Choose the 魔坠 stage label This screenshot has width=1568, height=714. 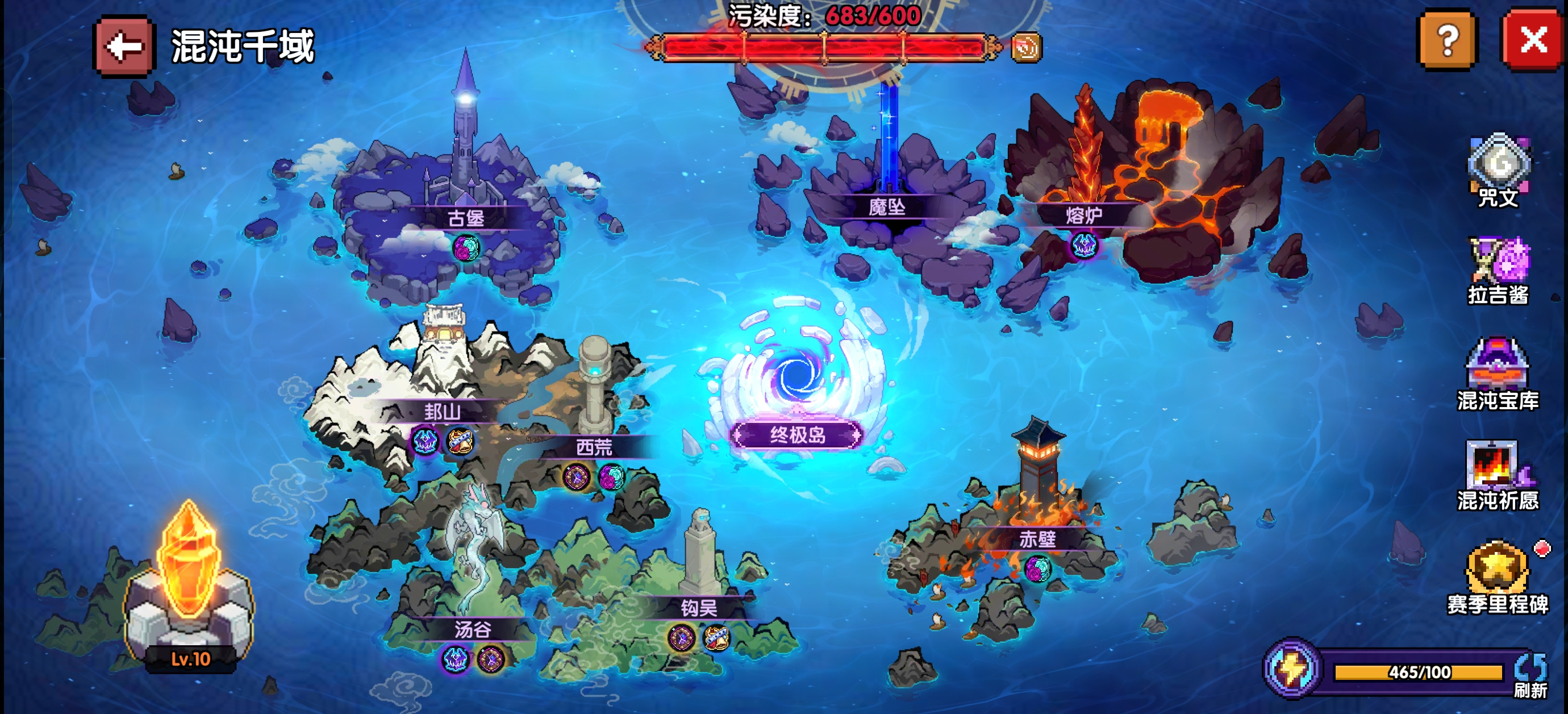click(x=887, y=207)
